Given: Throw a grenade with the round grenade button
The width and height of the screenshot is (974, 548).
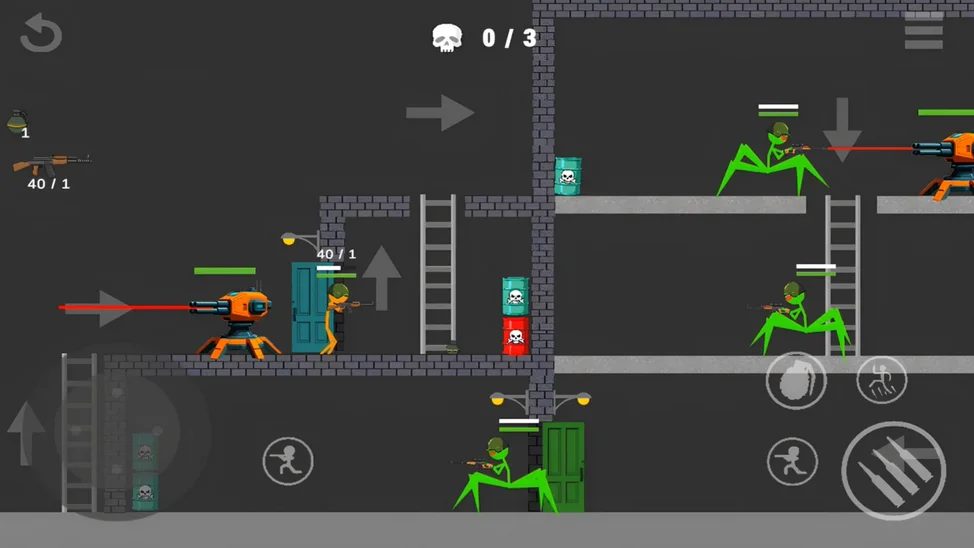Looking at the screenshot, I should pyautogui.click(x=796, y=380).
